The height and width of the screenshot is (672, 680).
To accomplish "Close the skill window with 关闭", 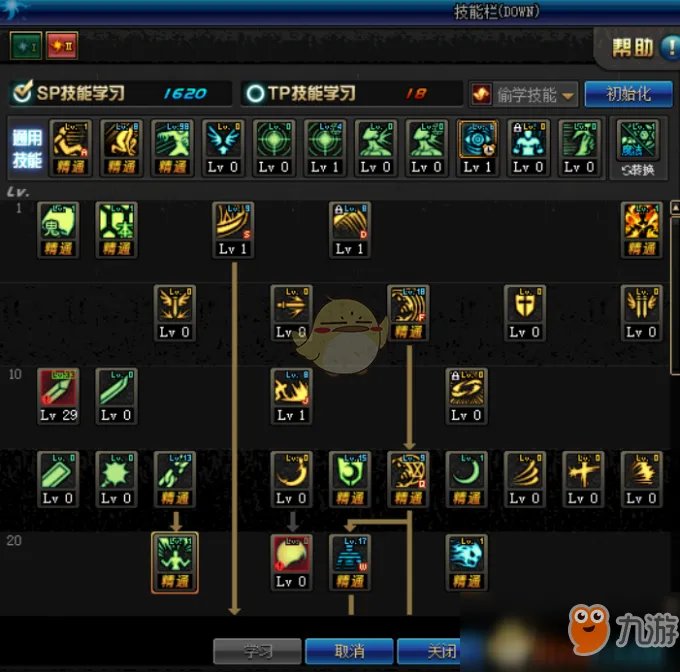I will point(435,651).
